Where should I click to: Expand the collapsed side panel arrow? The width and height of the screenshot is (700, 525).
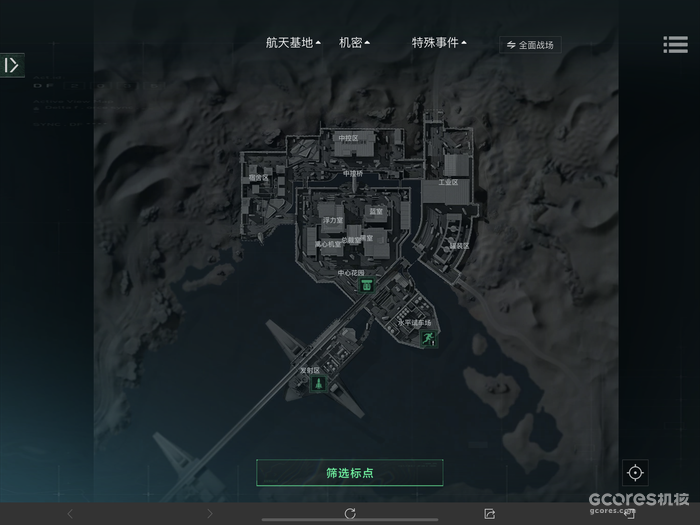click(x=12, y=66)
